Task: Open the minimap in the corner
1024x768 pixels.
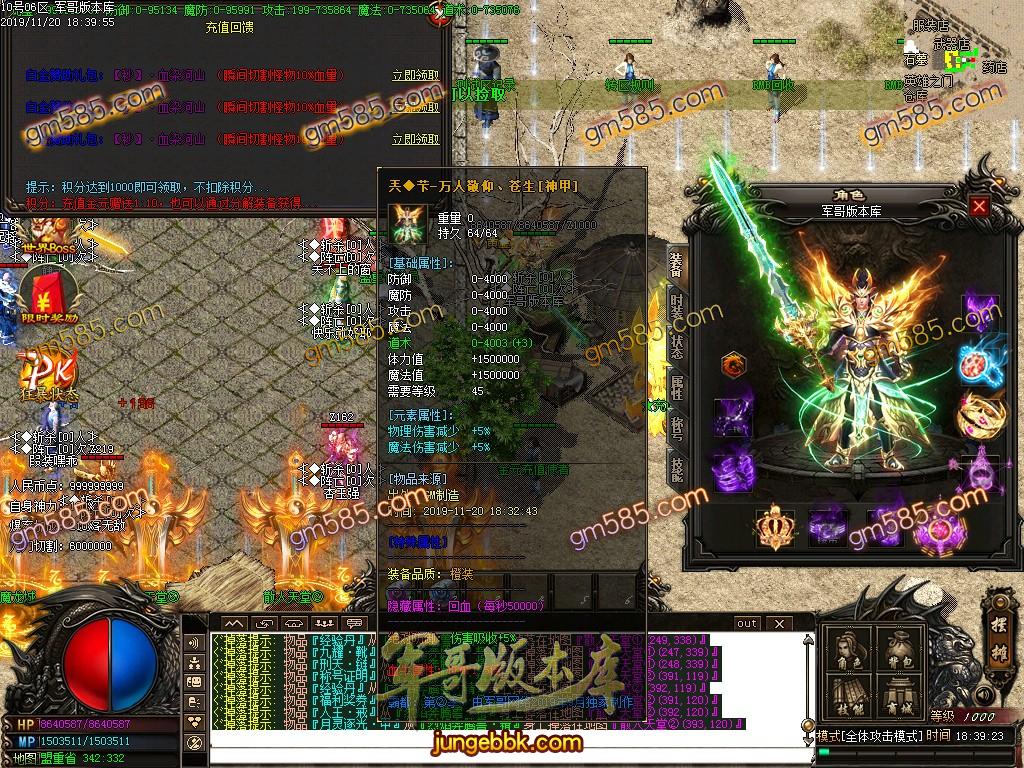Action: [961, 62]
